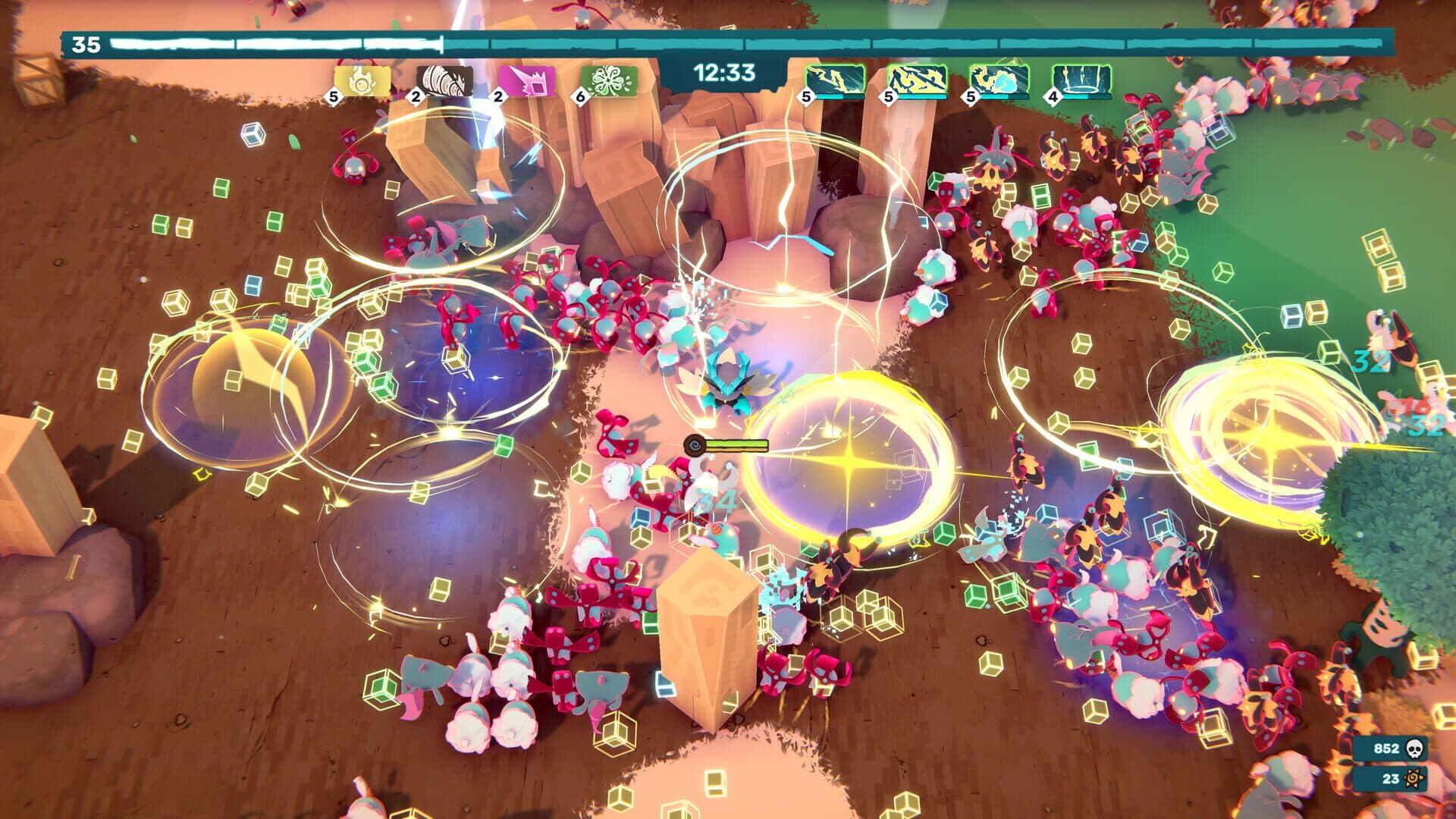Click the Pansun currency sun icon
The height and width of the screenshot is (819, 1456).
1415,778
